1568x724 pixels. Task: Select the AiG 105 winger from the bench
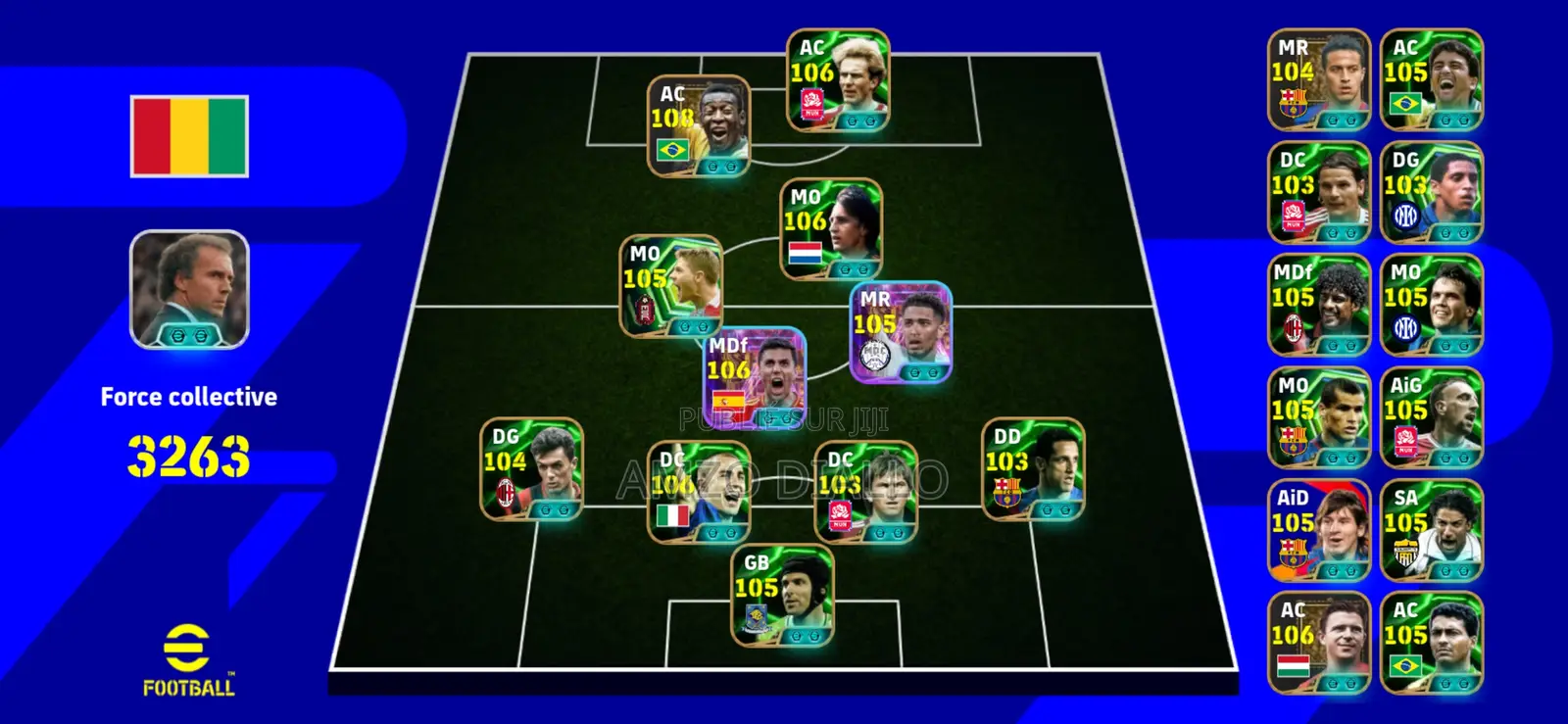(1431, 411)
